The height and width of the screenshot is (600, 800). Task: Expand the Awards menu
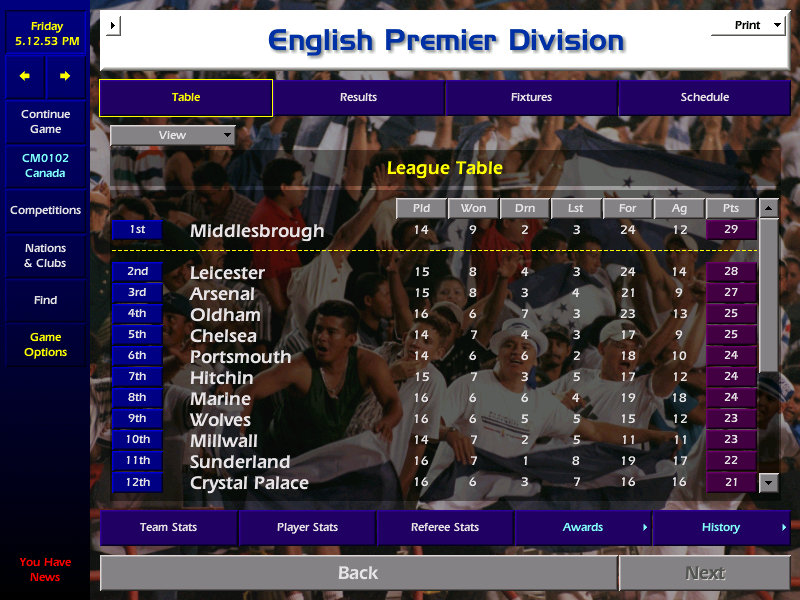tap(583, 527)
